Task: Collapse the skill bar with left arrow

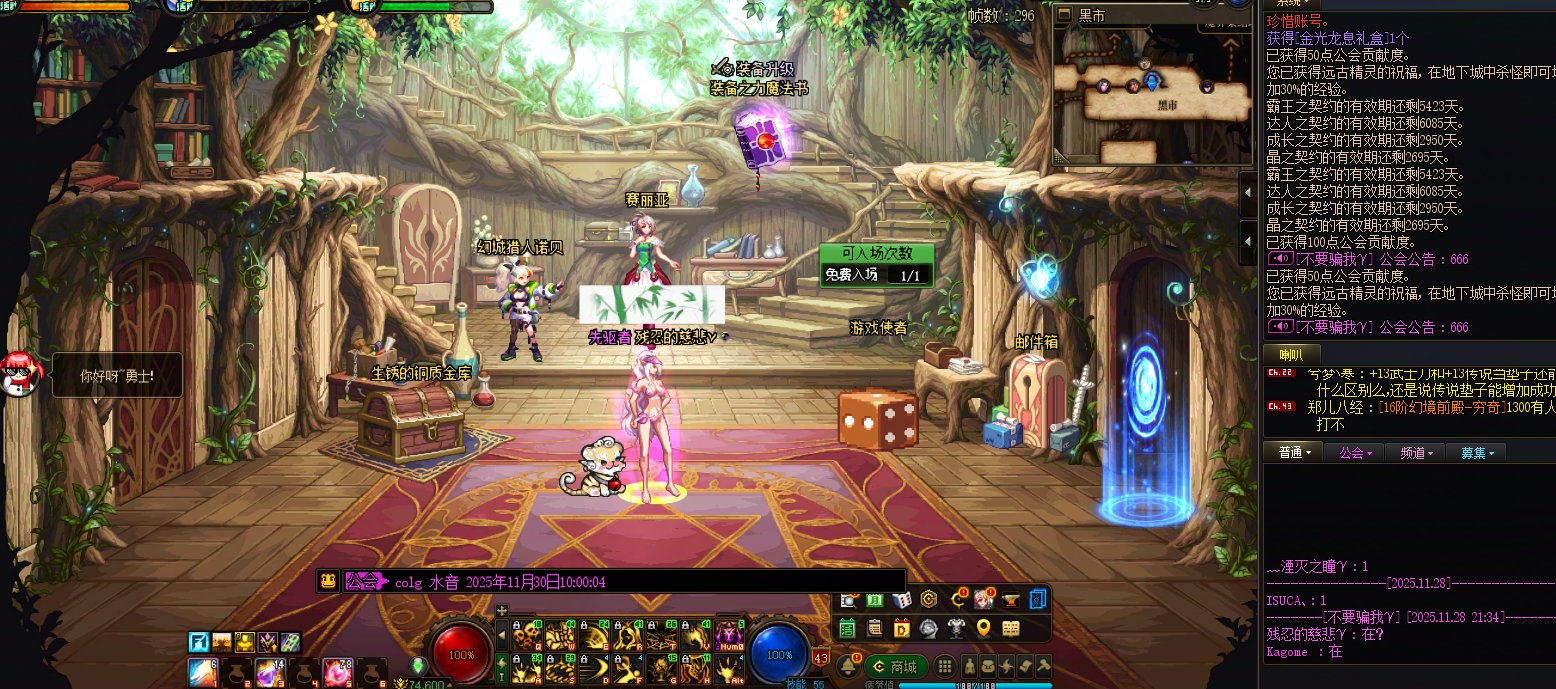Action: tap(502, 634)
